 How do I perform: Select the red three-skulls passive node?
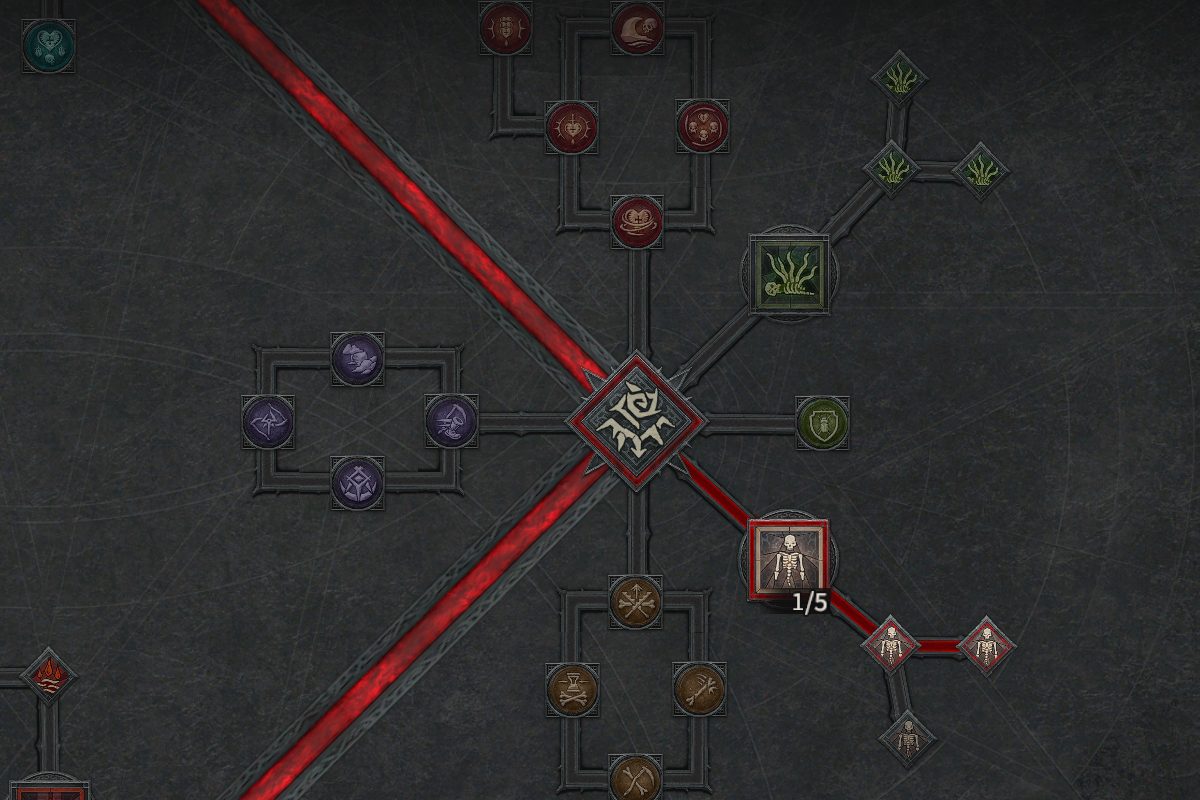[x=702, y=126]
